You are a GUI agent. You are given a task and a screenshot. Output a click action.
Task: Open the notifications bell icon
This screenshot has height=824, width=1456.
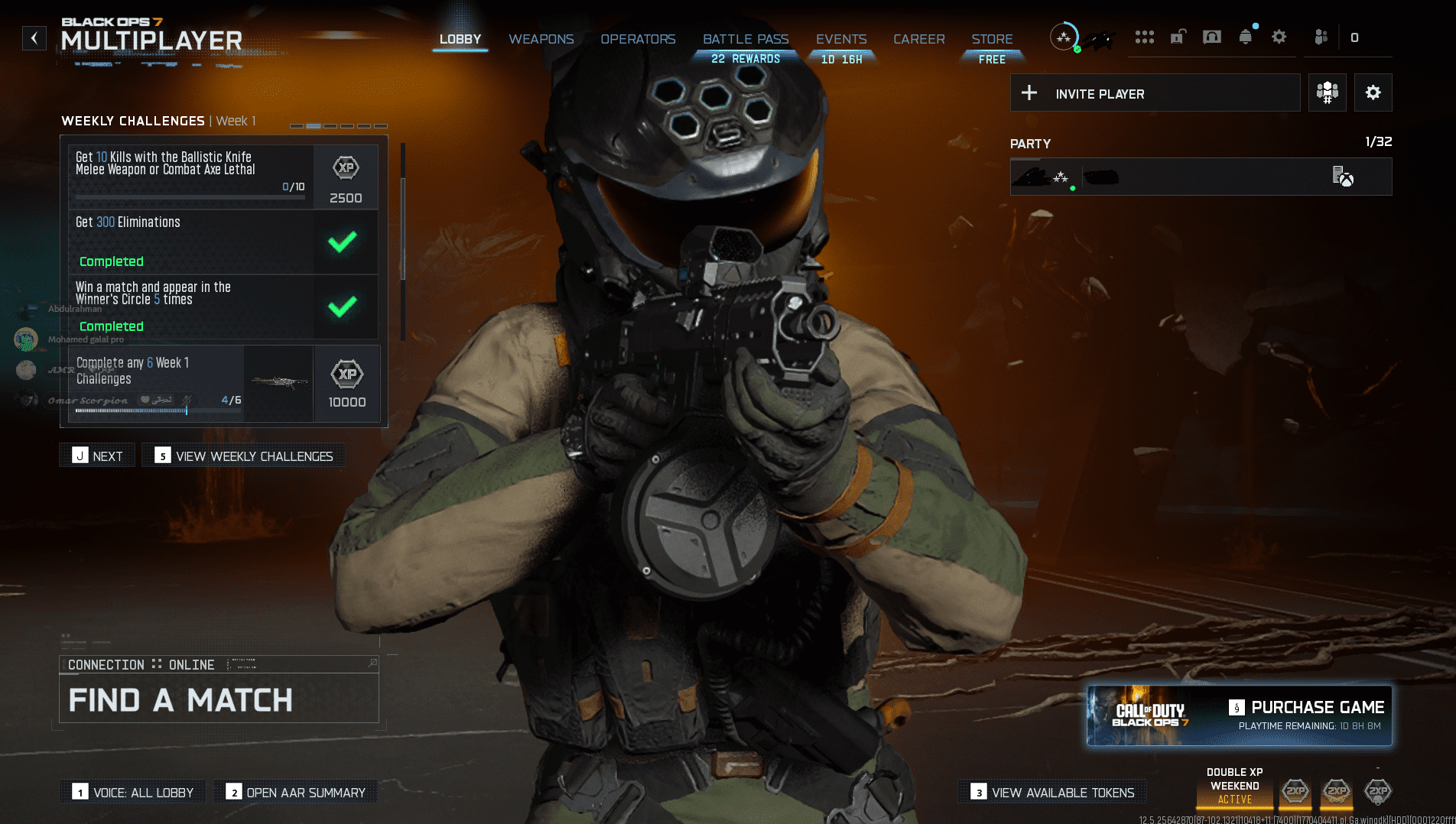[1245, 36]
